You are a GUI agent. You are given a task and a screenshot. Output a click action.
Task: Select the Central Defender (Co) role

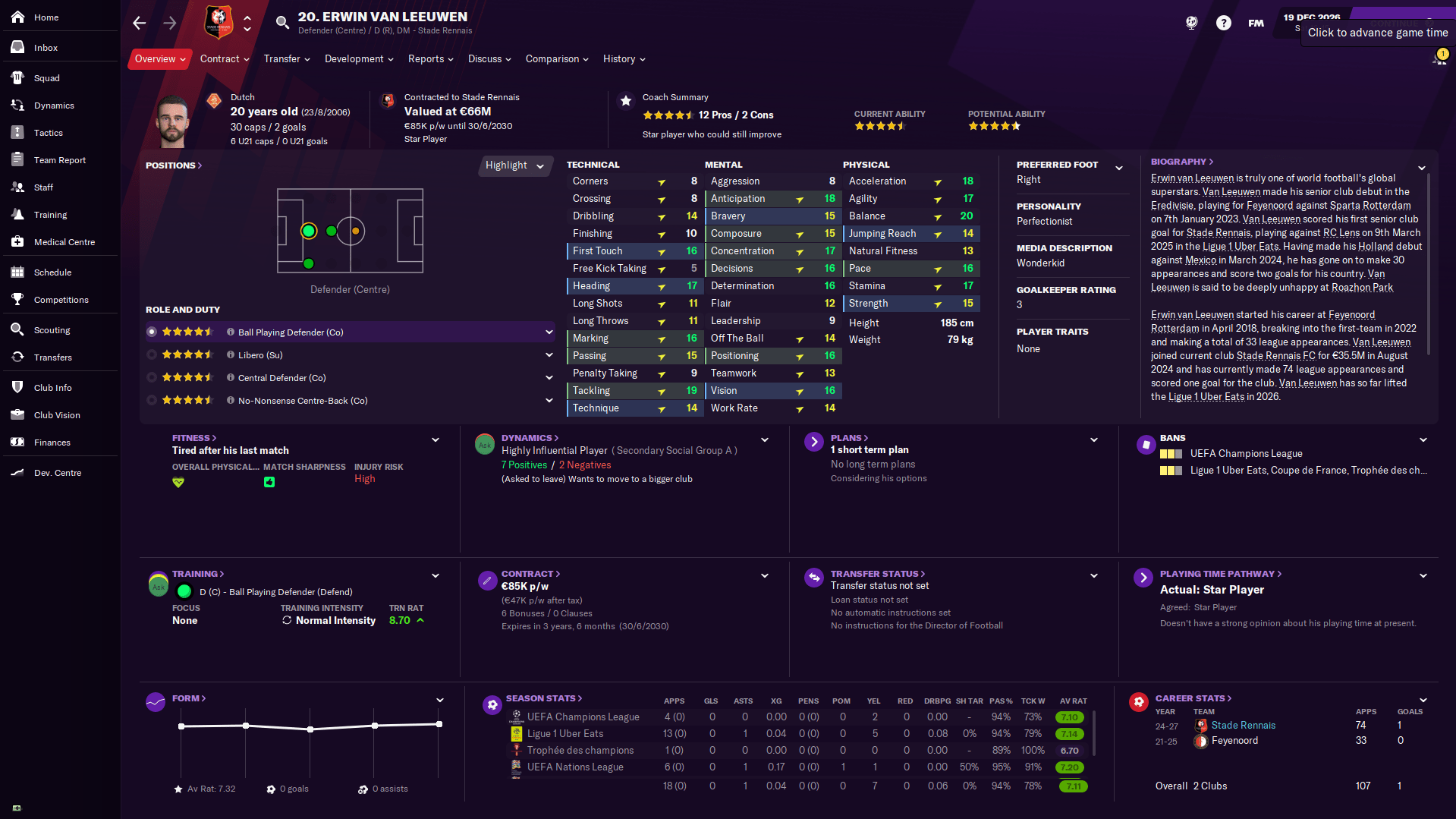277,377
